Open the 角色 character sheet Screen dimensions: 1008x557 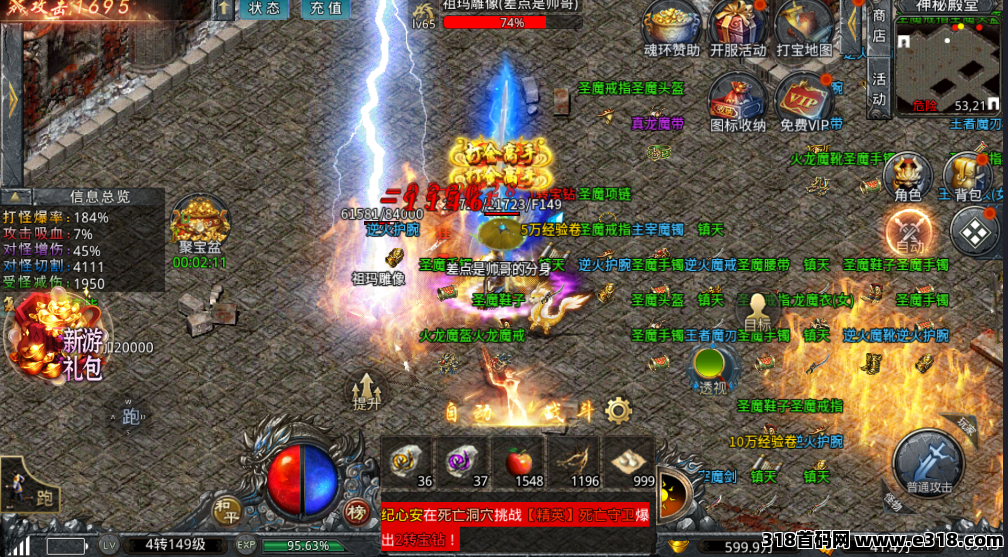click(x=908, y=177)
